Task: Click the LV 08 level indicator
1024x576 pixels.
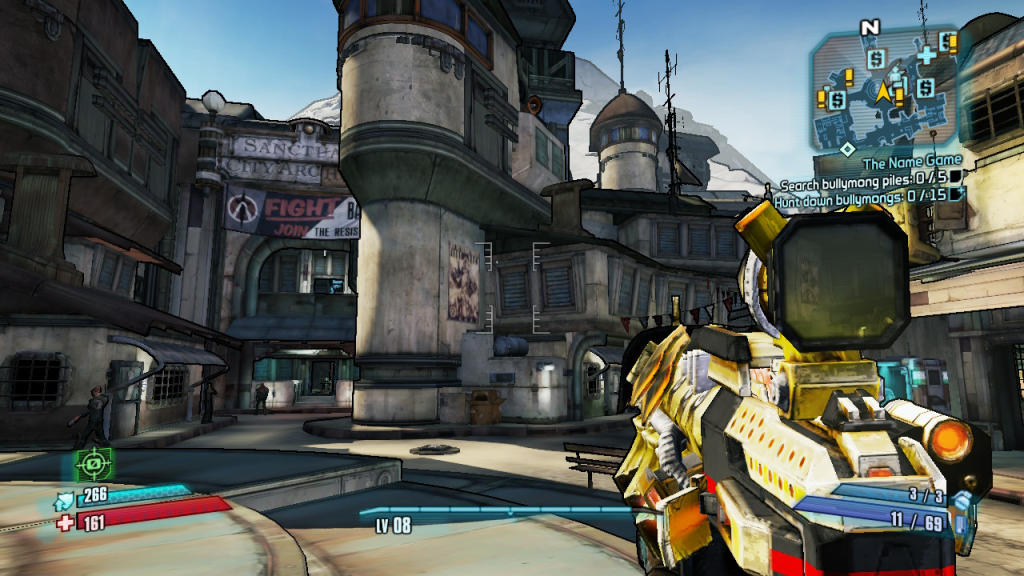Action: pyautogui.click(x=393, y=526)
